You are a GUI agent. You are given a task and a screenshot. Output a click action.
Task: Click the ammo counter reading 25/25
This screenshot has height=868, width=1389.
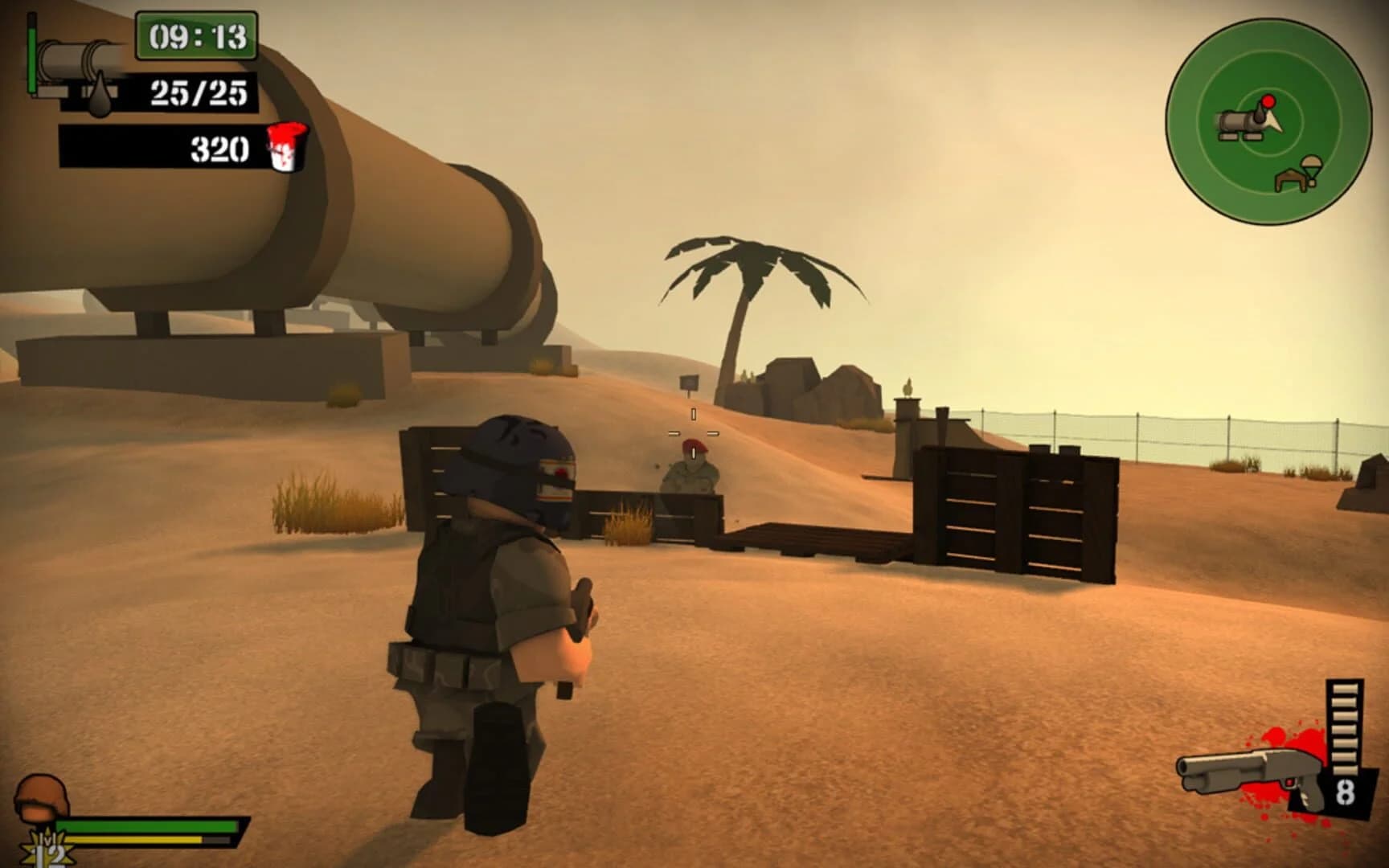(196, 95)
